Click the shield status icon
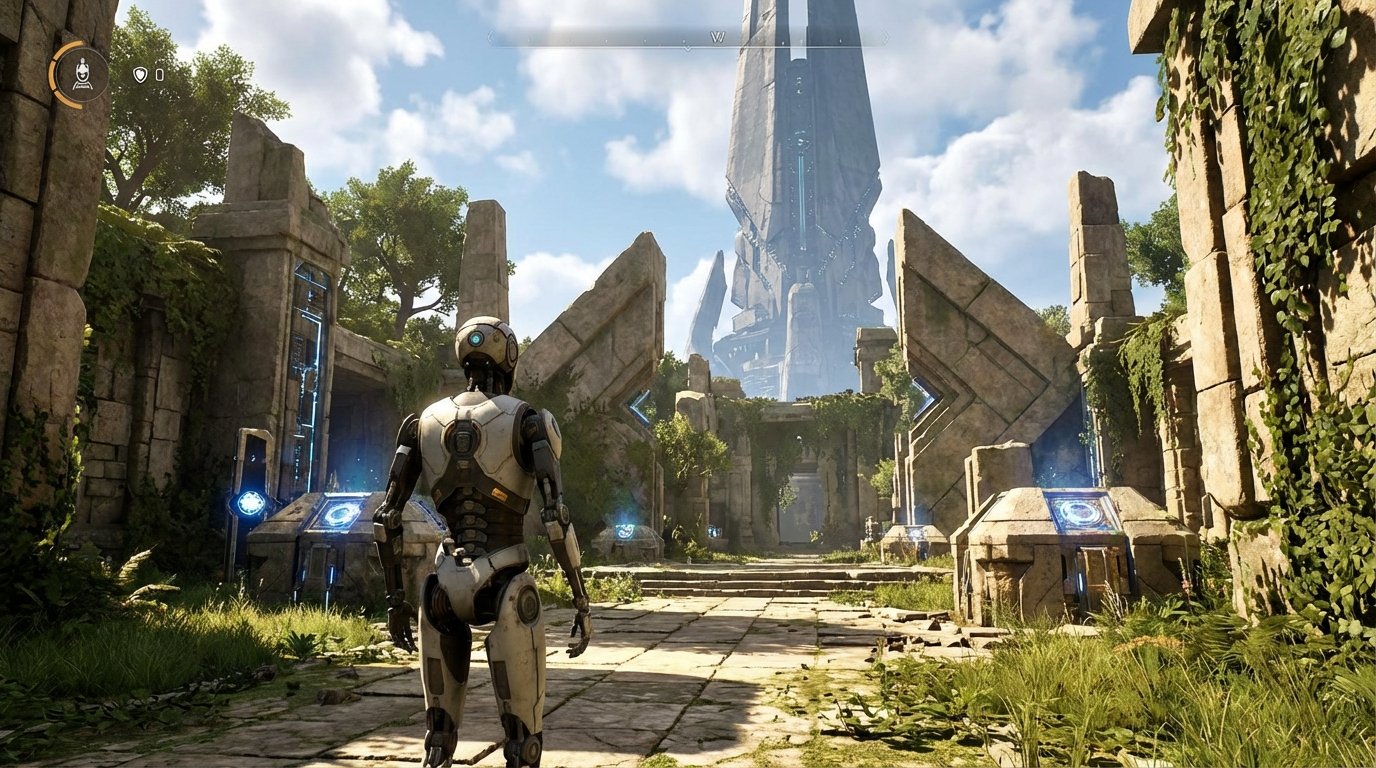This screenshot has width=1376, height=768. click(139, 75)
